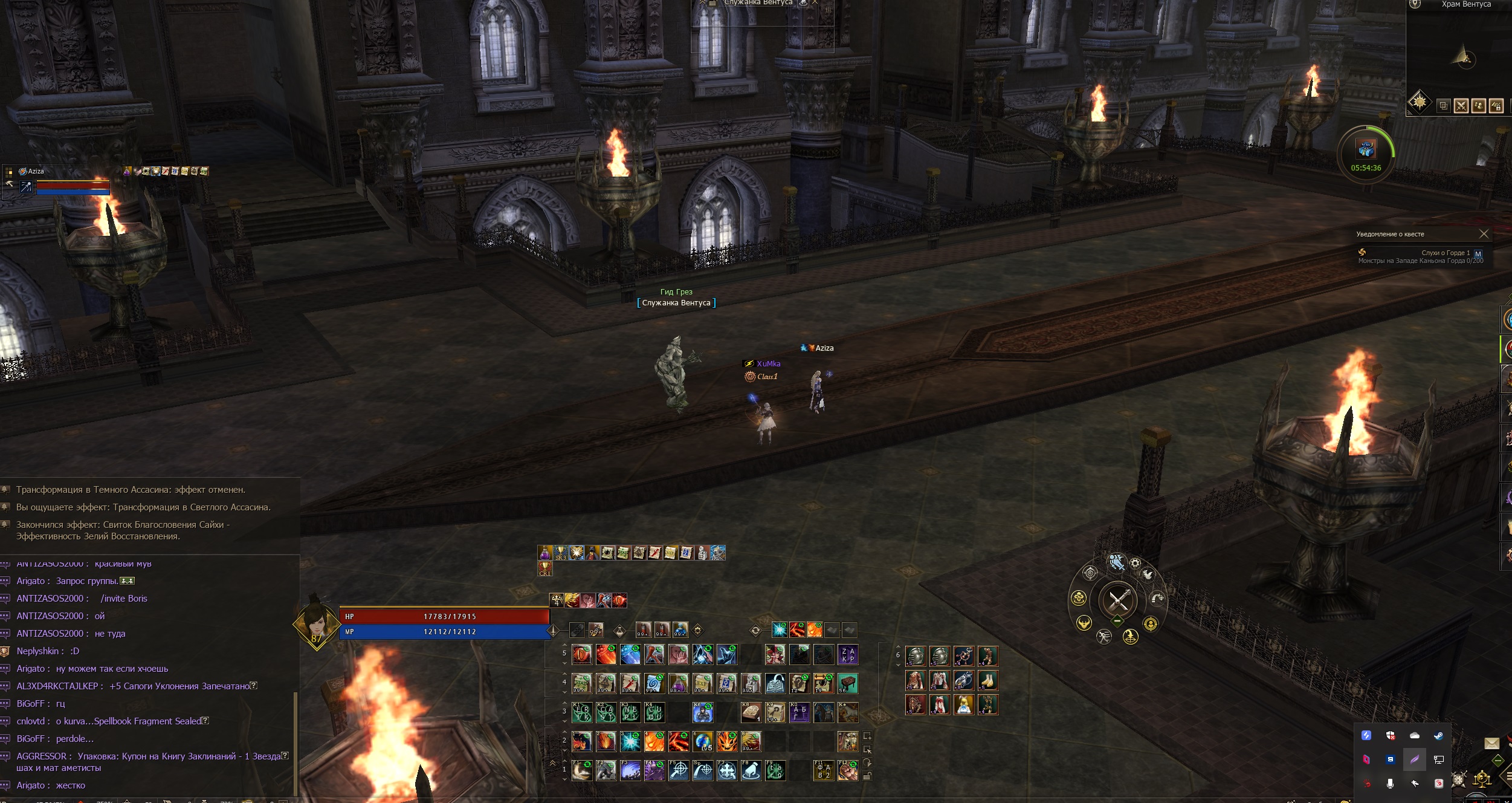Close the quest notification panel

pyautogui.click(x=1484, y=234)
